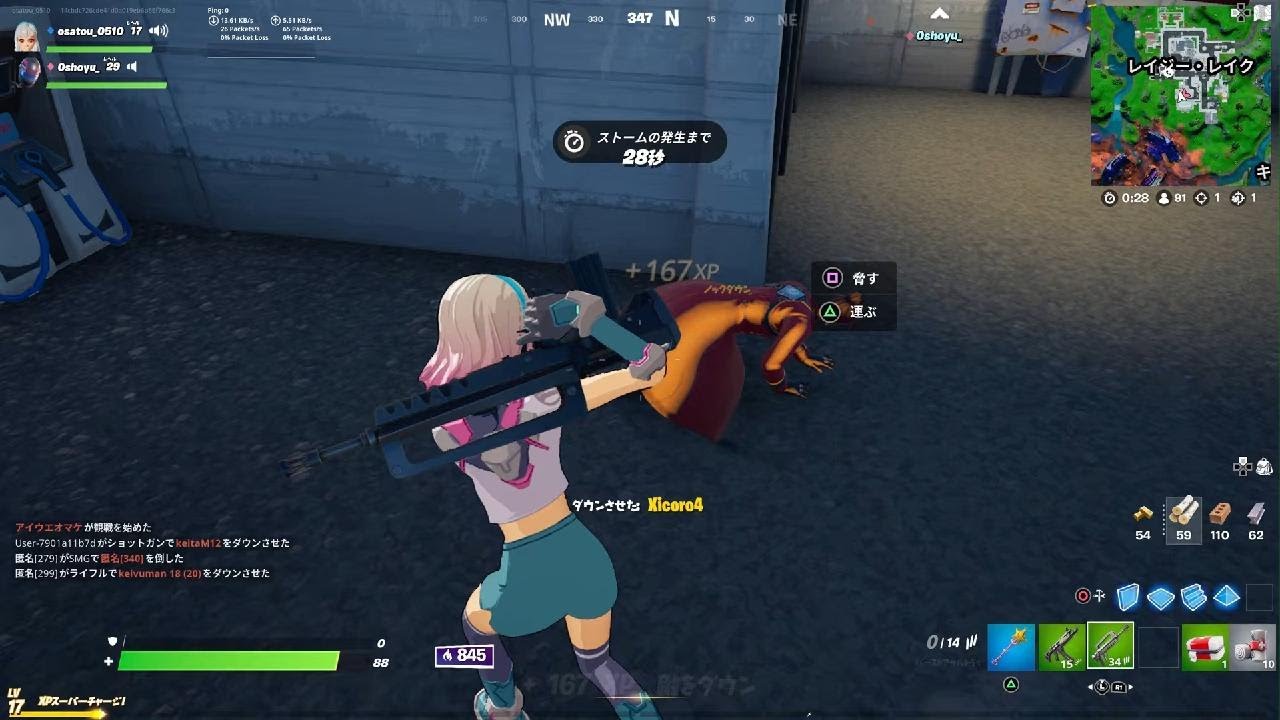Choose the pyramid roof building piece

[1227, 597]
